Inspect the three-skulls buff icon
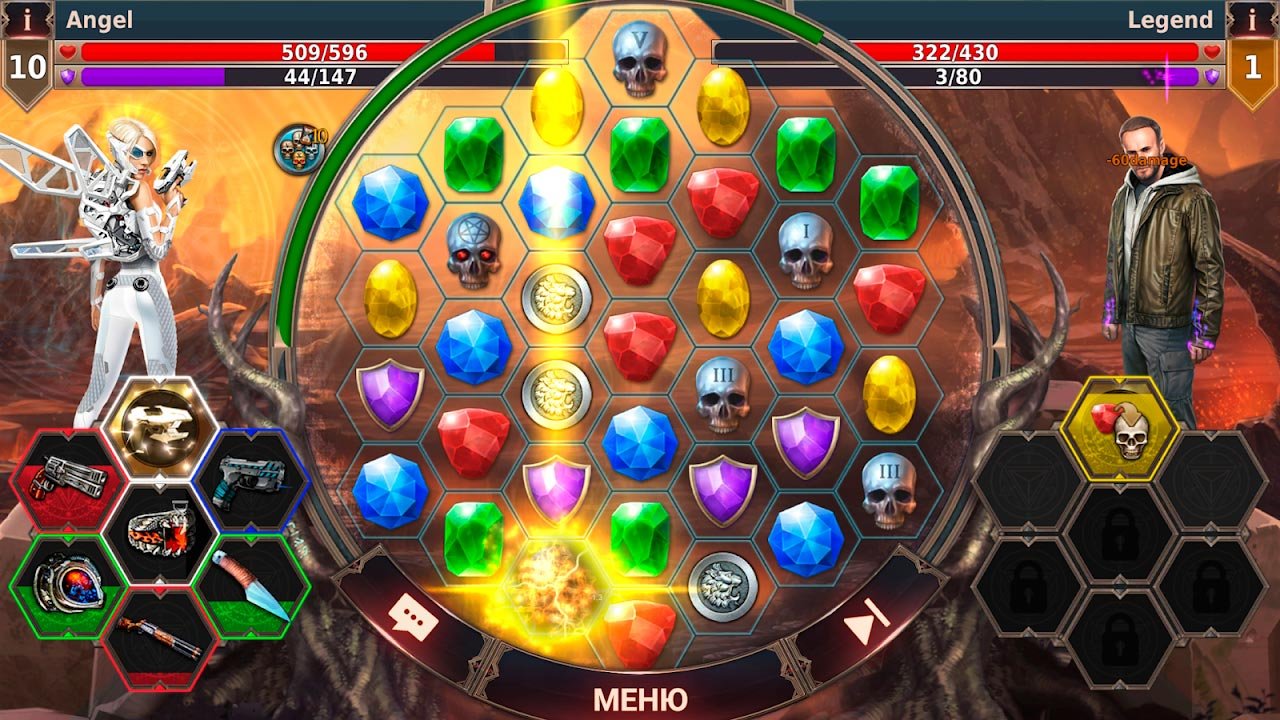Screen dimensions: 1280x720 click(x=298, y=150)
